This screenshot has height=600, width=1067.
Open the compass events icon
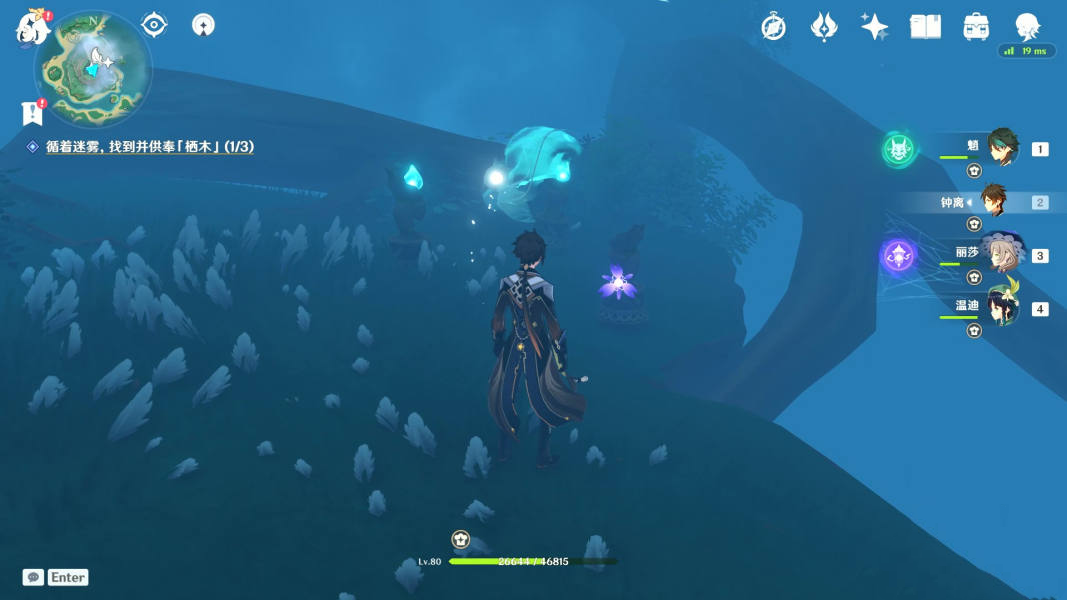[x=773, y=27]
